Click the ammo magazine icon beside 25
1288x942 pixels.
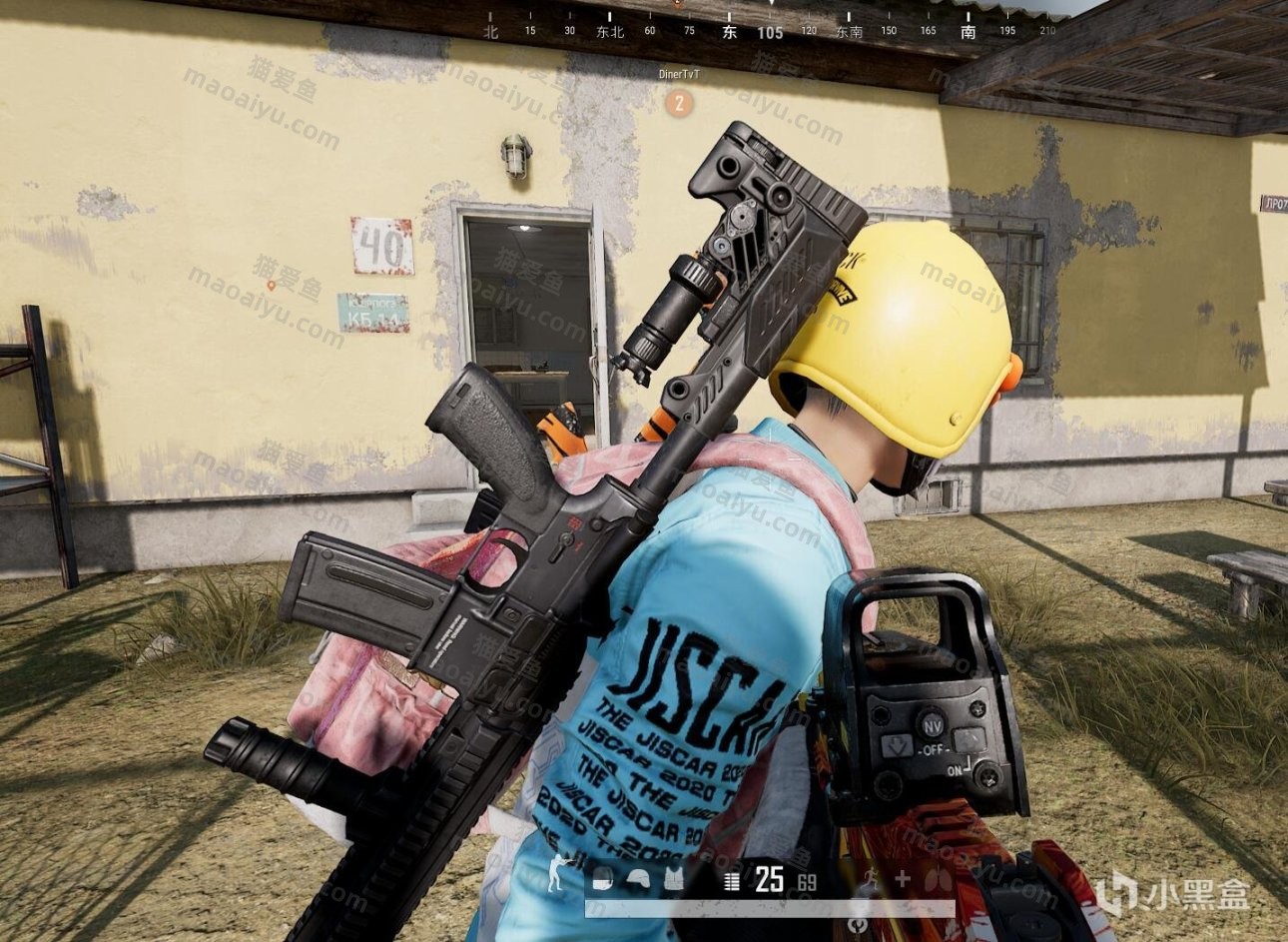(x=732, y=880)
